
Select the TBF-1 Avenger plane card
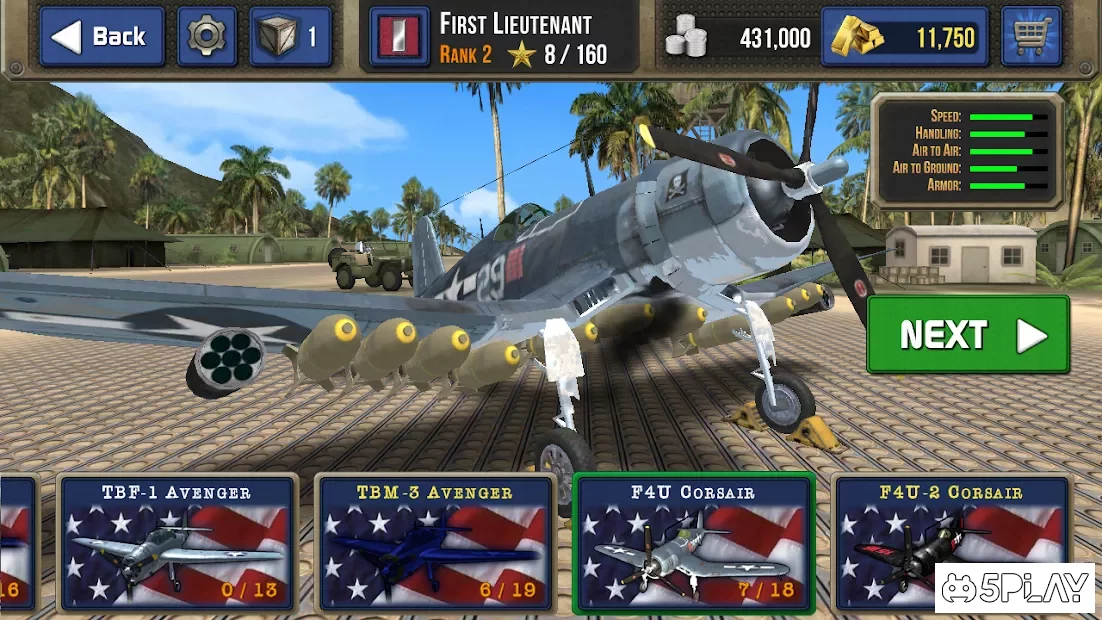177,543
